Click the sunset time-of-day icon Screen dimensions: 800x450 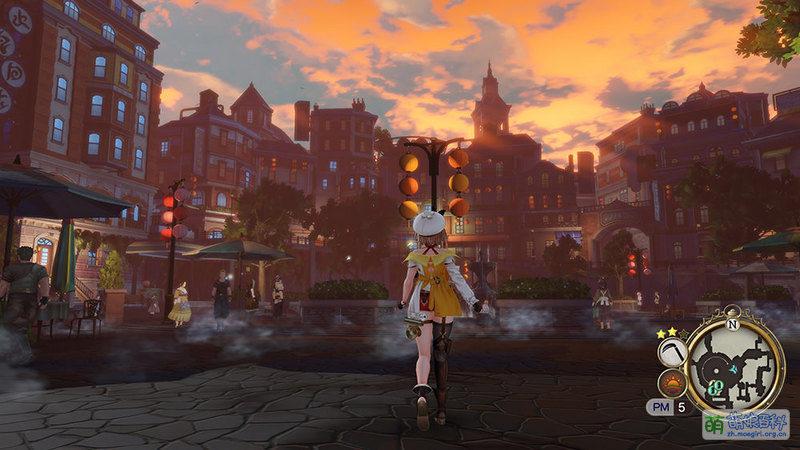click(672, 383)
